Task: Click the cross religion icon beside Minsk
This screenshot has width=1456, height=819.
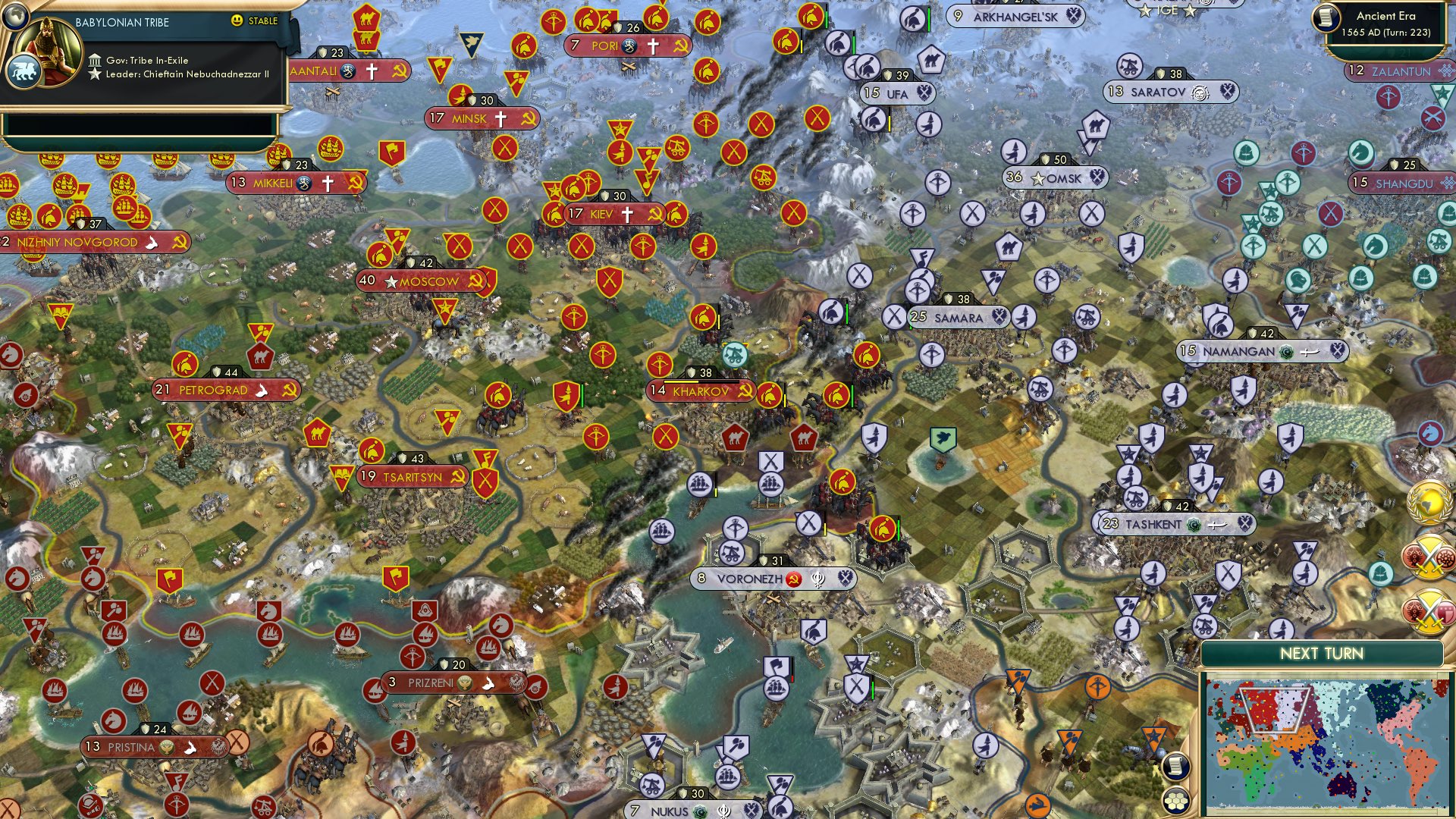Action: pos(500,118)
